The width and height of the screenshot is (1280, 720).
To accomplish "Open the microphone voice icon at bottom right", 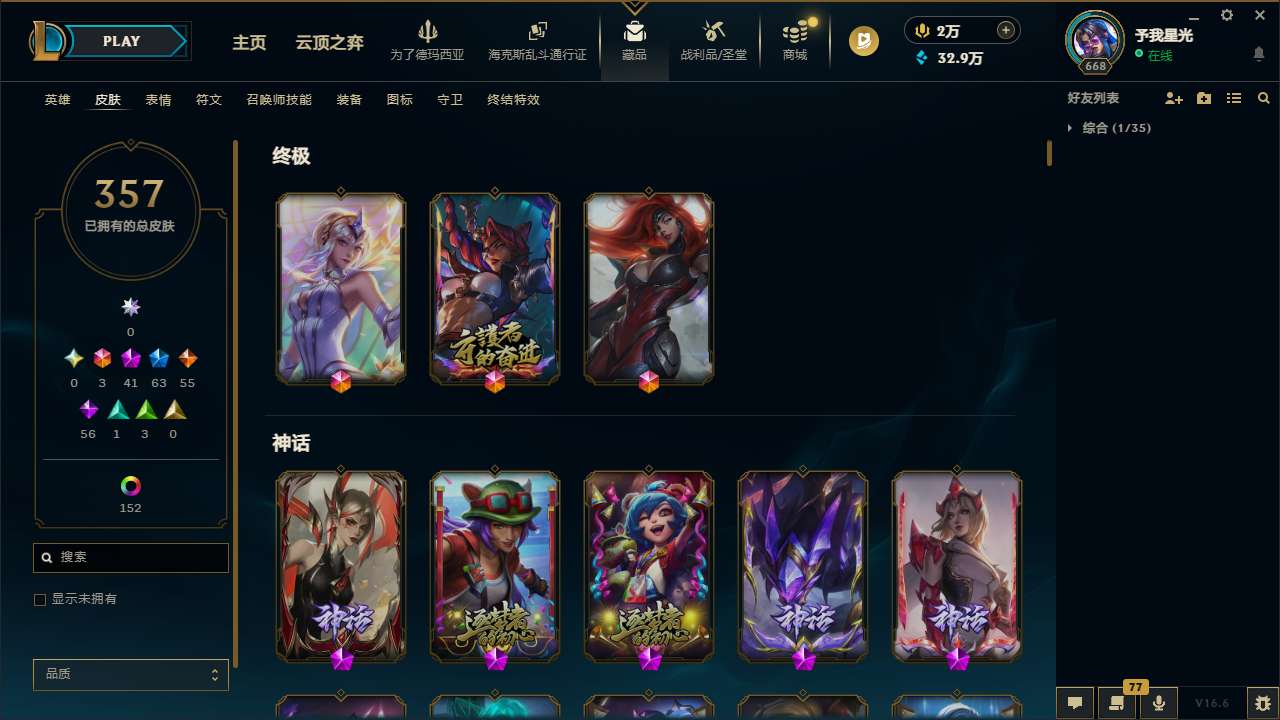I will [x=1158, y=703].
